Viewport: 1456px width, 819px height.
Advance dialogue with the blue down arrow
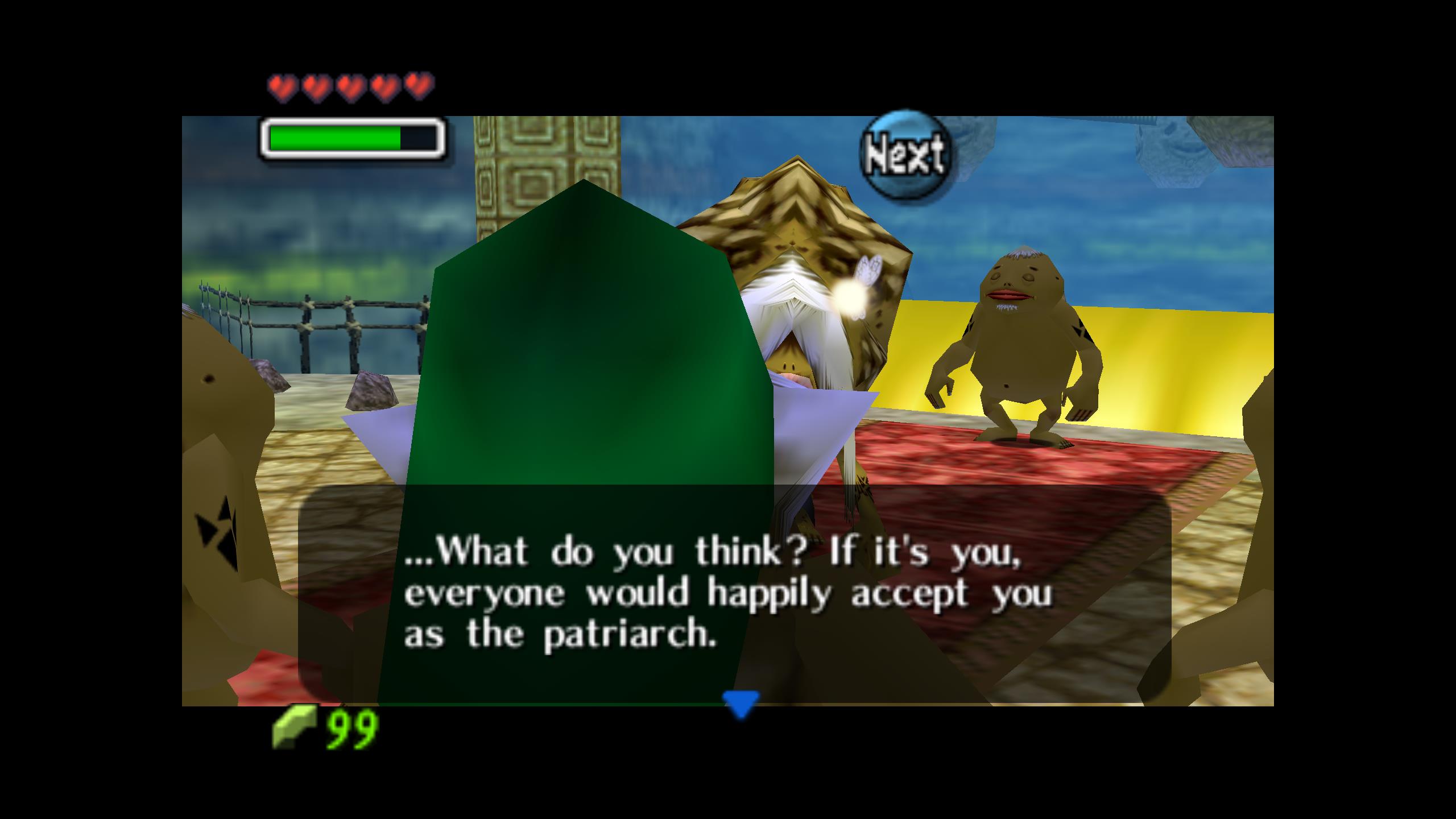(x=741, y=704)
